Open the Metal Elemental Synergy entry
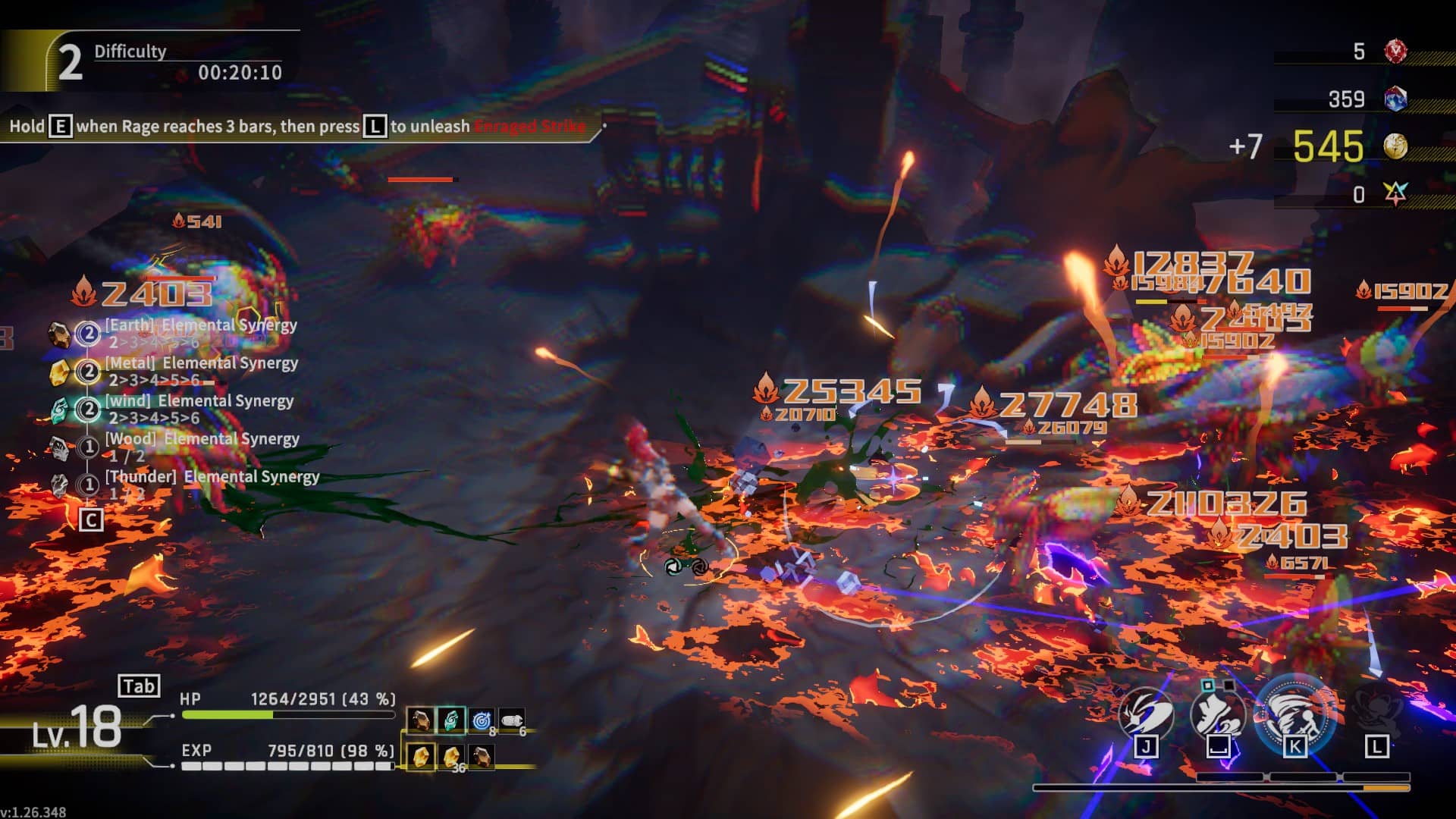This screenshot has width=1456, height=819. pos(201,363)
